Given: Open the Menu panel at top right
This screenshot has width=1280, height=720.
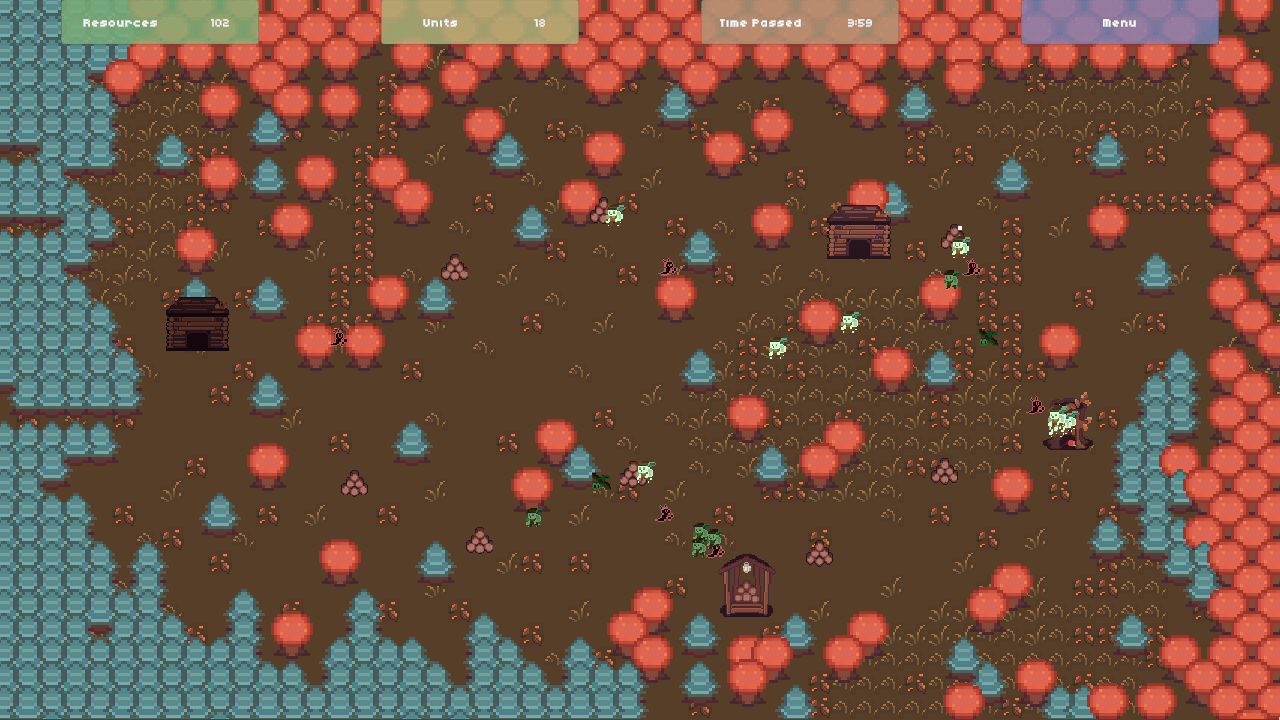Looking at the screenshot, I should click(x=1120, y=22).
